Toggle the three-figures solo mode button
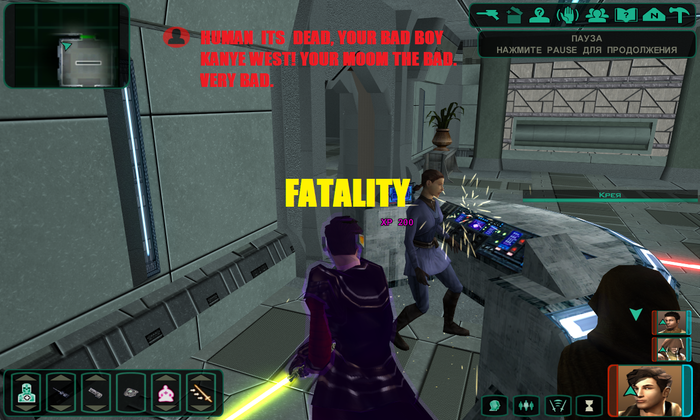Image resolution: width=700 pixels, height=420 pixels. [x=525, y=405]
